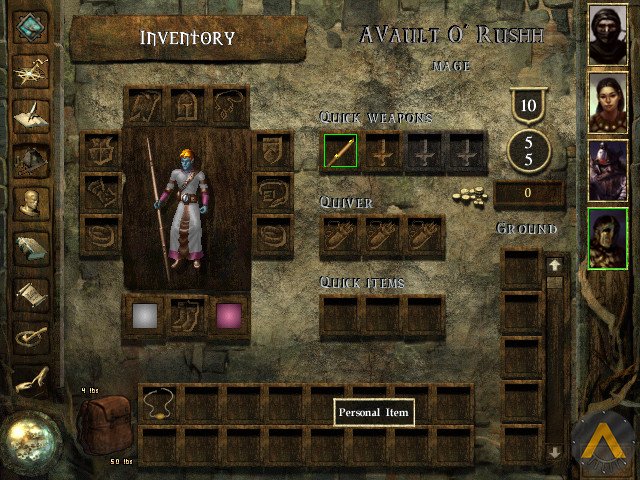
Task: Click the backpack weight icon
Action: coord(106,424)
